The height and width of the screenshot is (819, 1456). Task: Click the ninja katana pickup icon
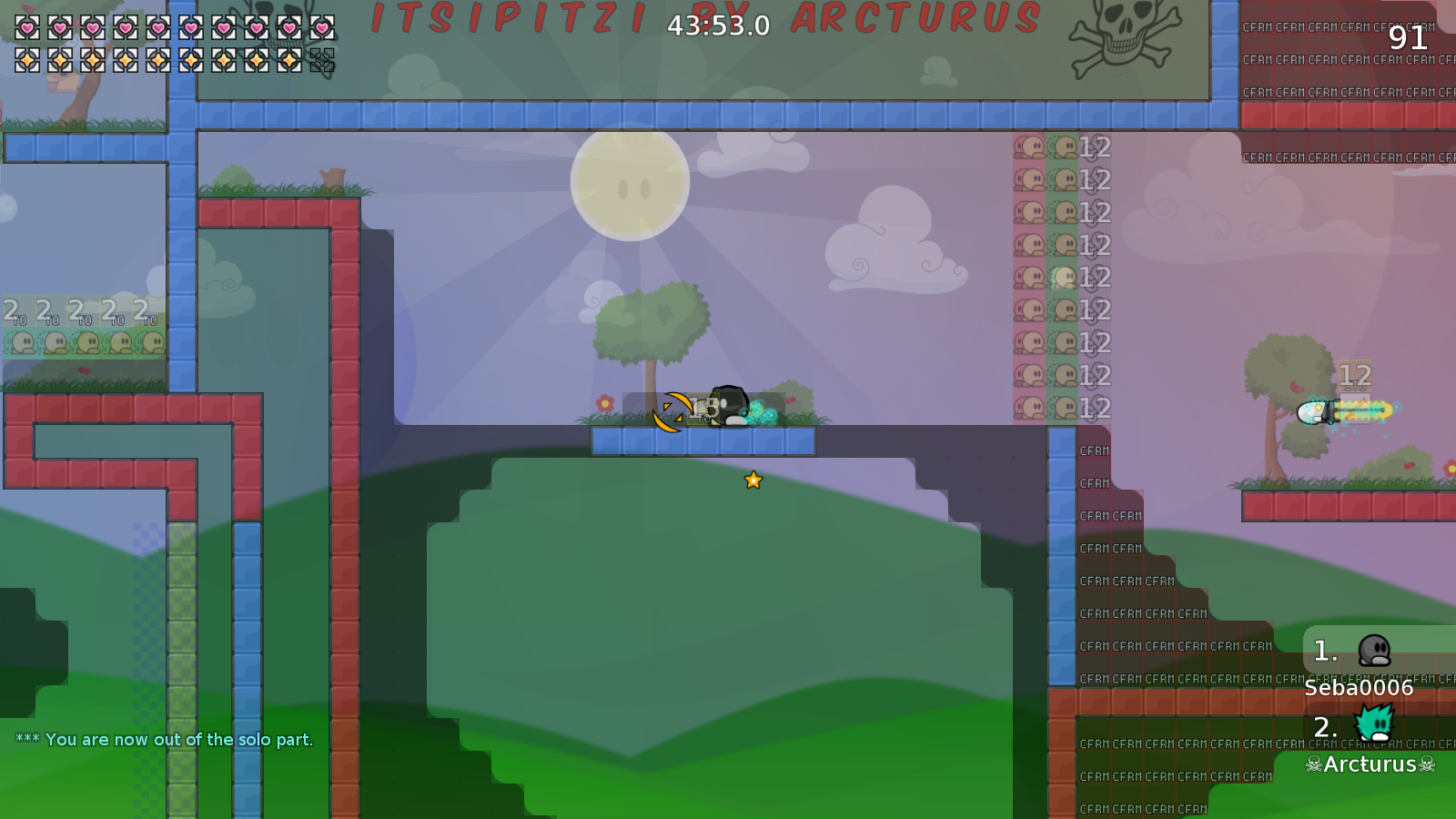pyautogui.click(x=668, y=411)
